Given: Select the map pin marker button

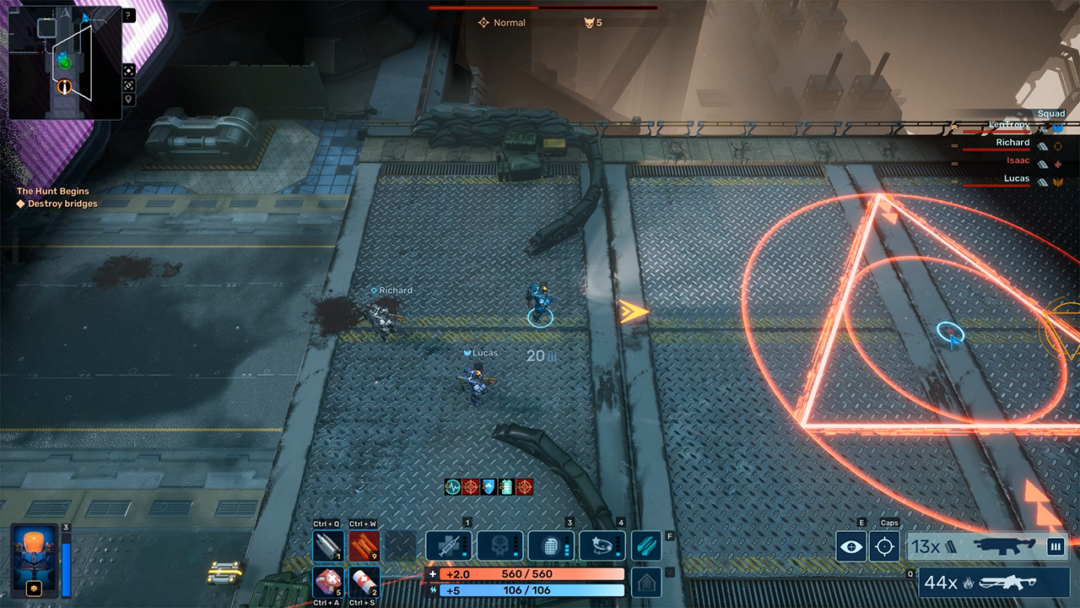Looking at the screenshot, I should (x=129, y=100).
